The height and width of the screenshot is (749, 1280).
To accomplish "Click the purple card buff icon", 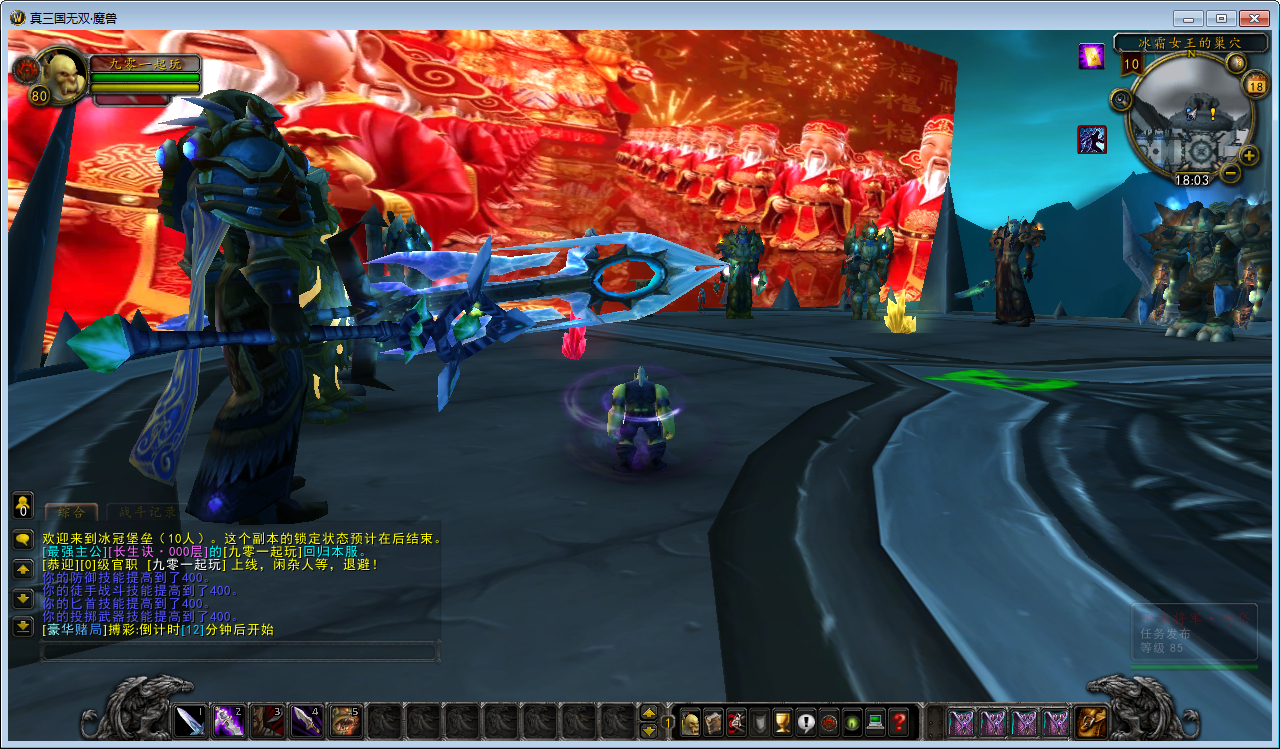I will tap(1091, 56).
